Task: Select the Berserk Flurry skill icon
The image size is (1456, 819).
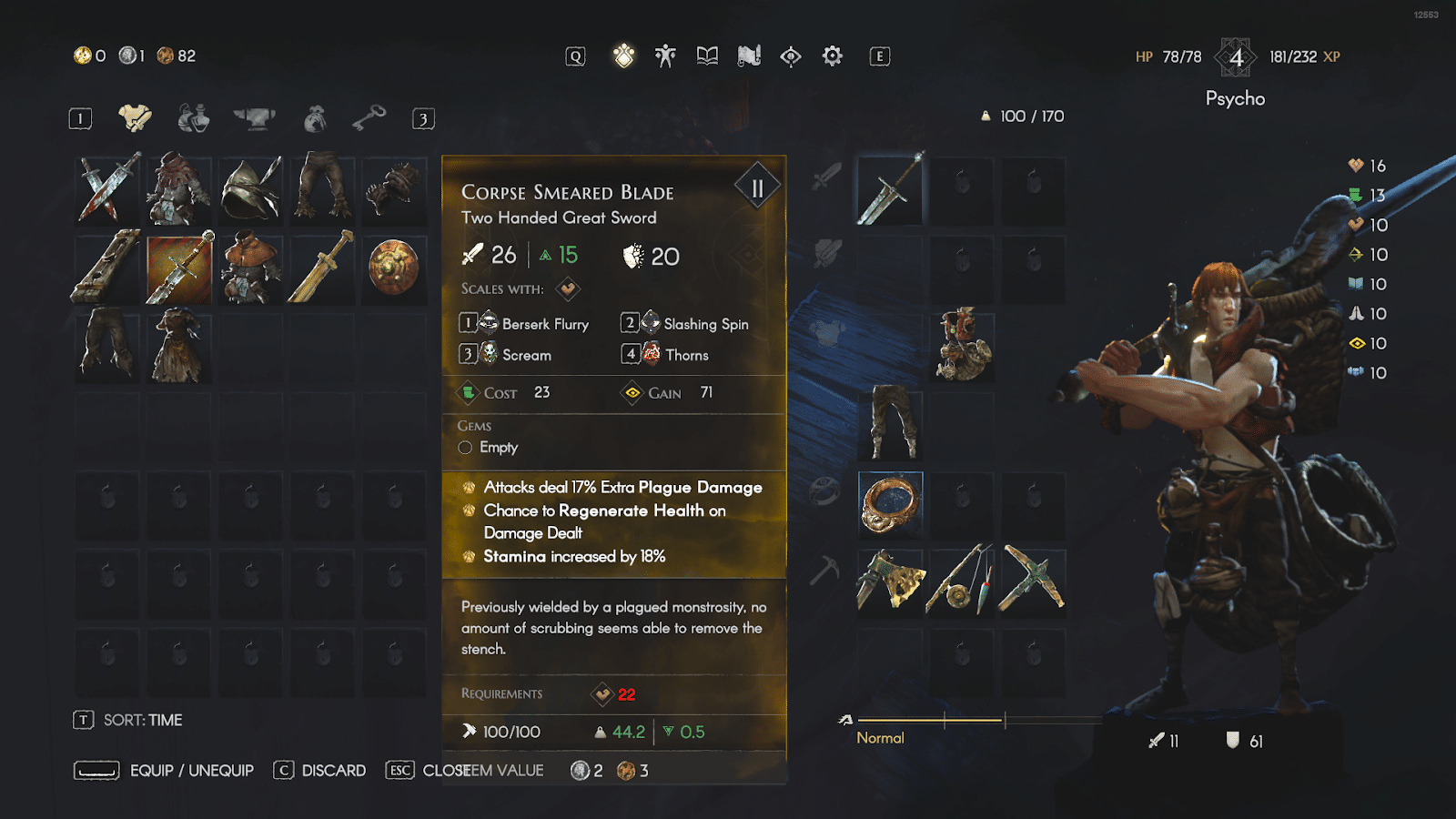Action: pos(488,323)
